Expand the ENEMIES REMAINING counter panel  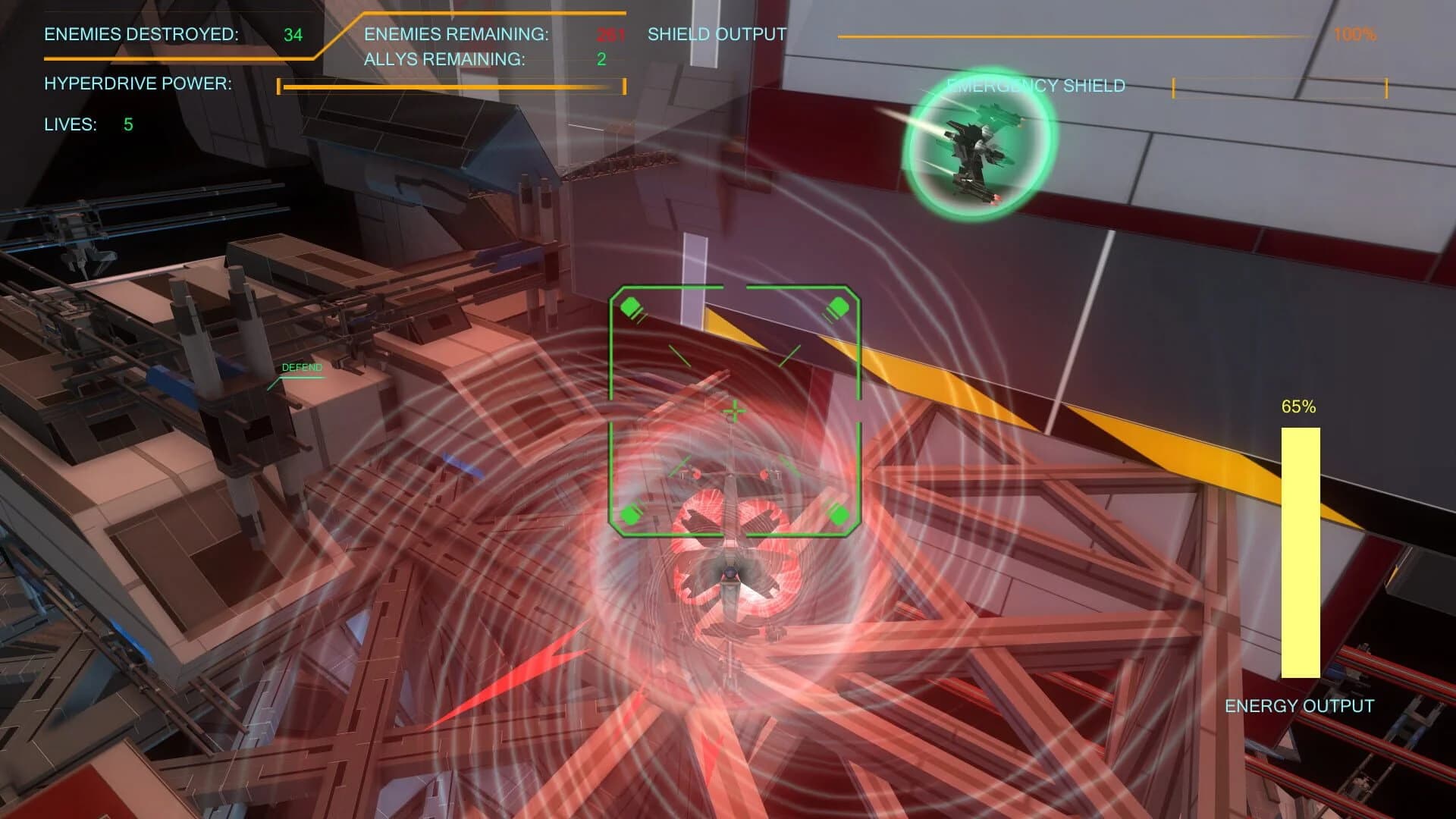tap(457, 34)
